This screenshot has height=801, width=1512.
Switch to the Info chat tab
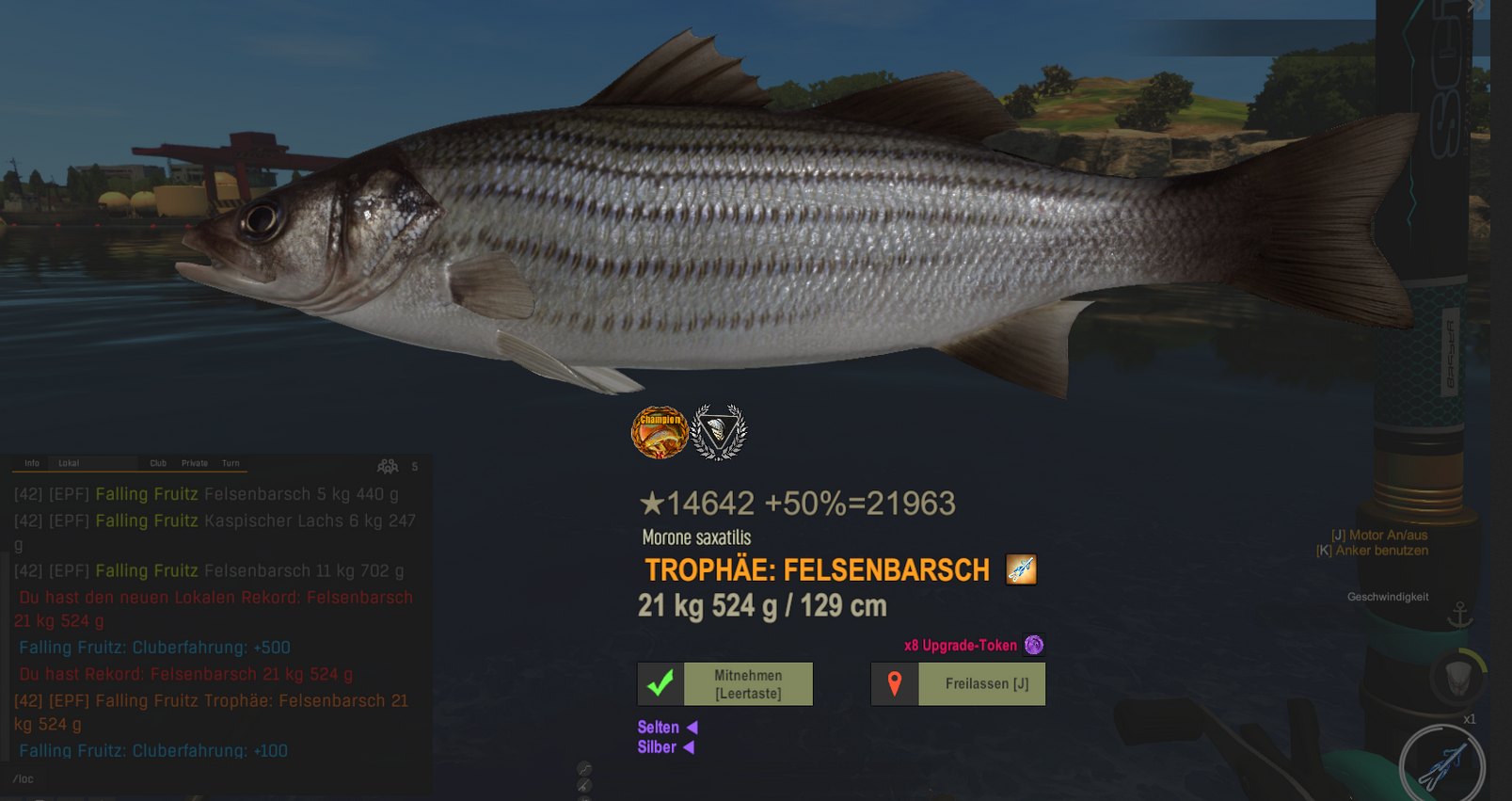(x=32, y=463)
